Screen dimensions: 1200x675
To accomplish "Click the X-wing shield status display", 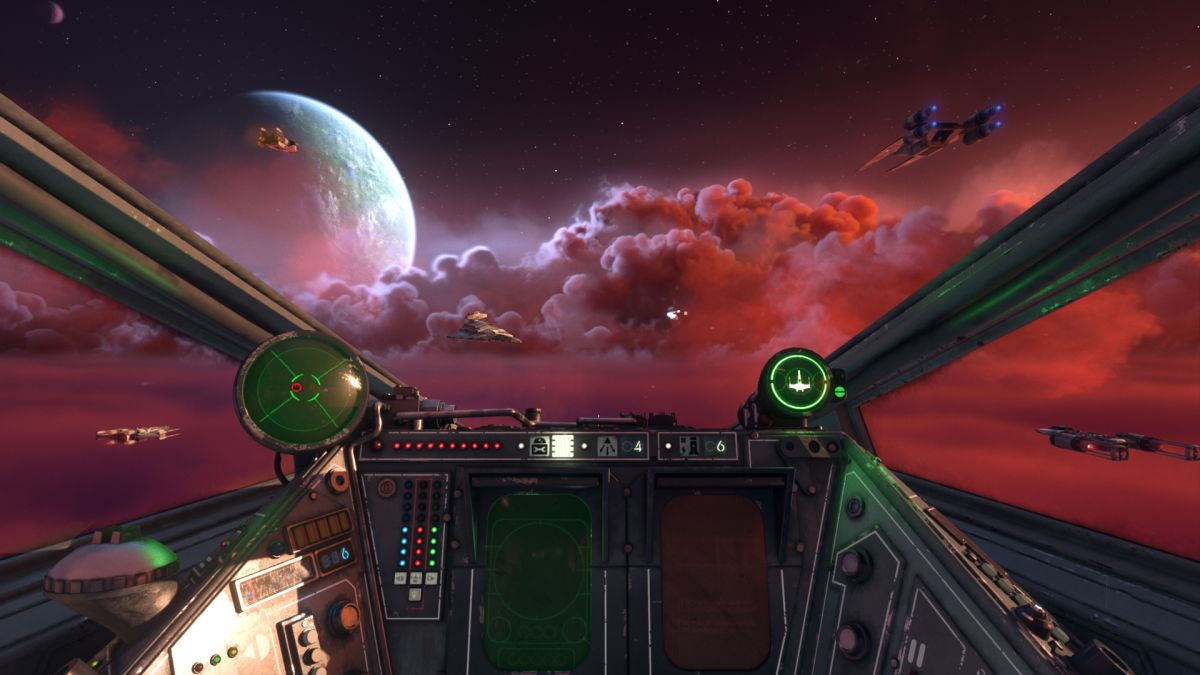I will [x=797, y=381].
